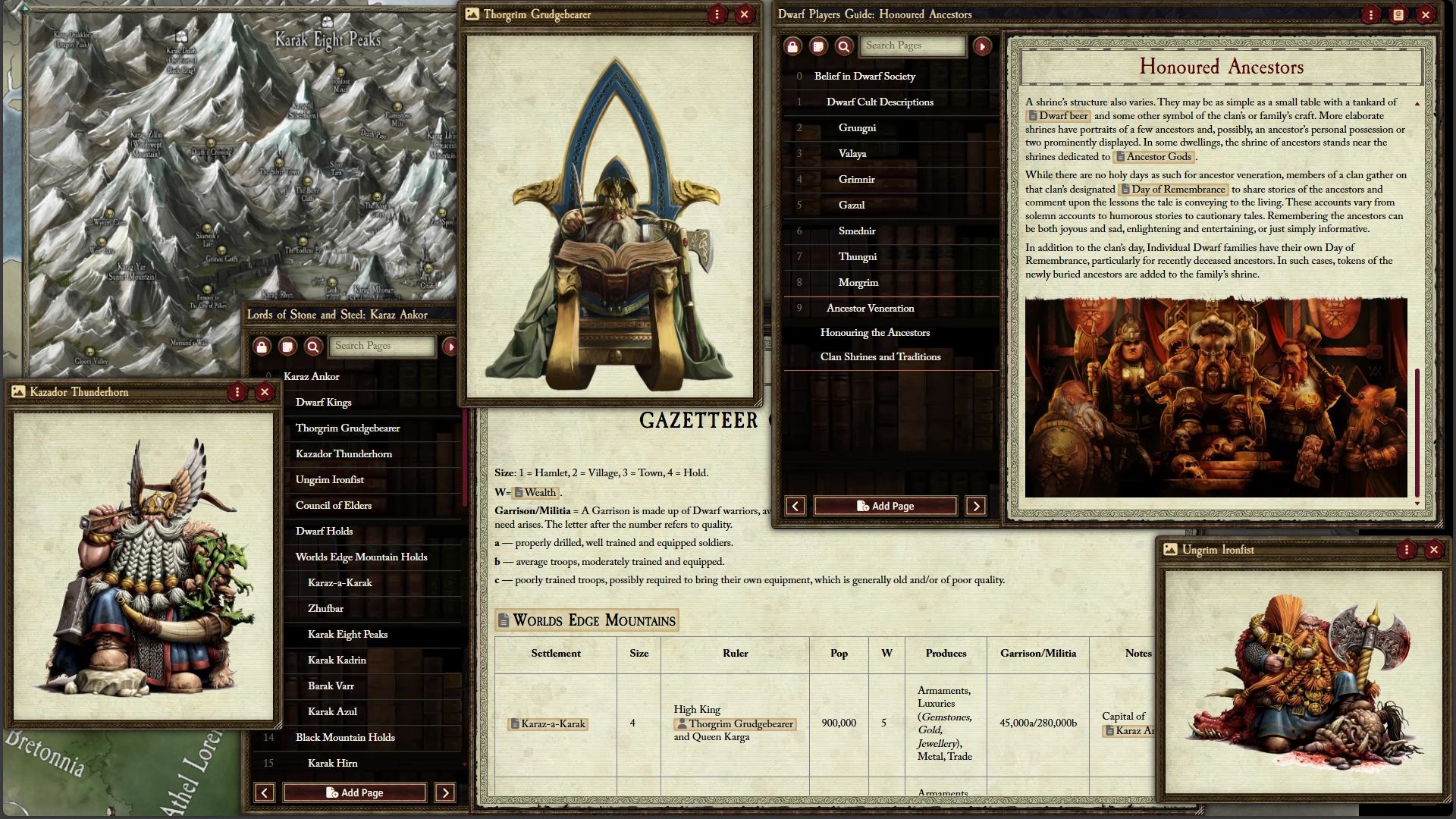This screenshot has width=1456, height=819.
Task: Select the Valaya journal page
Action: [x=852, y=153]
